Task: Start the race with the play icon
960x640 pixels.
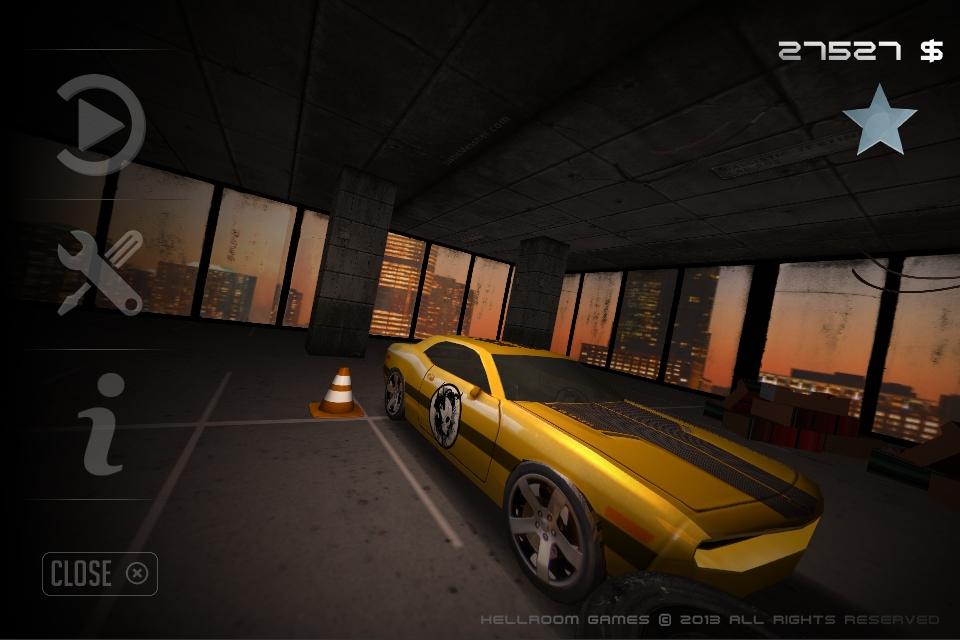Action: tap(100, 126)
